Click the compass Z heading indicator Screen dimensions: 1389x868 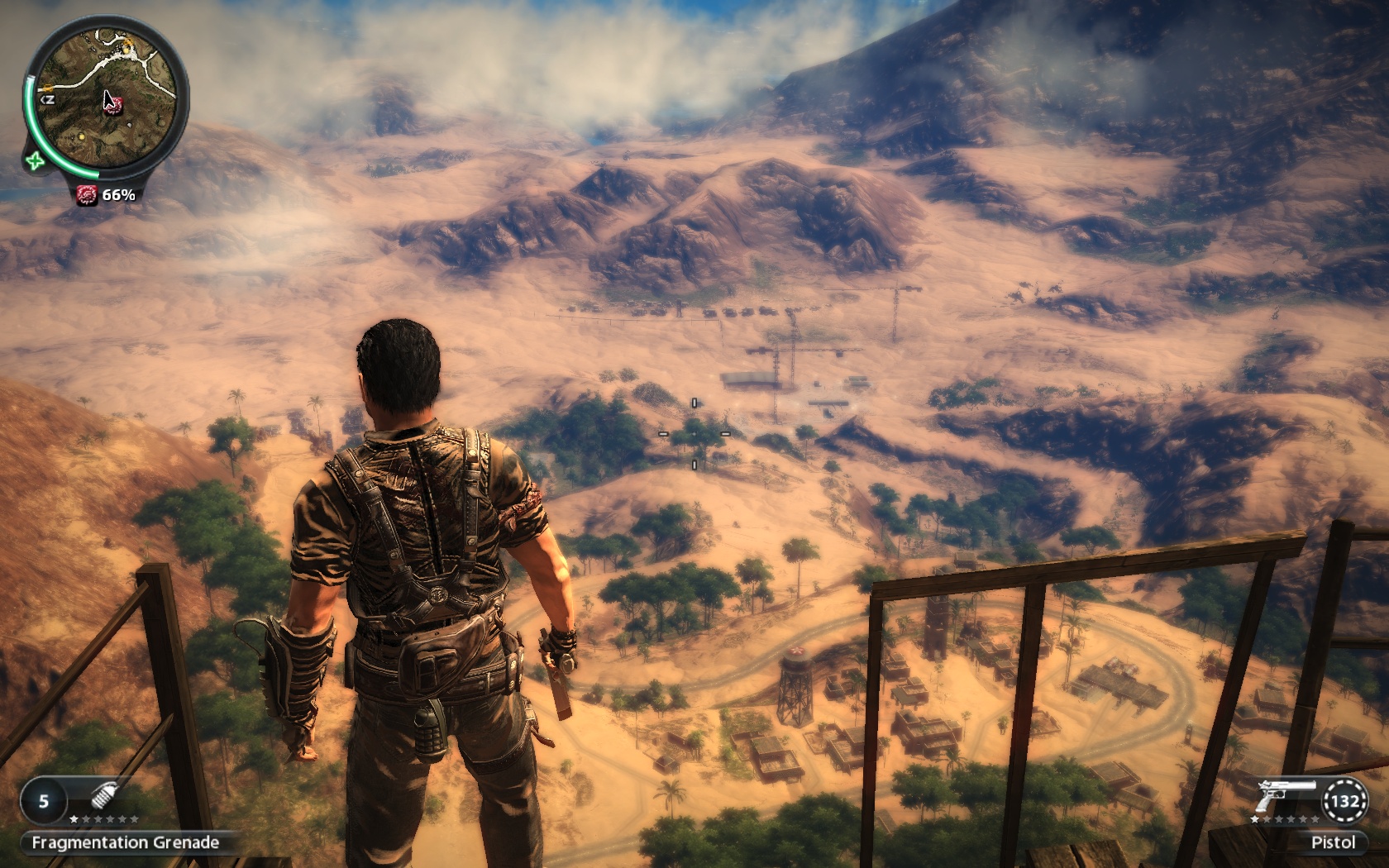pos(49,99)
